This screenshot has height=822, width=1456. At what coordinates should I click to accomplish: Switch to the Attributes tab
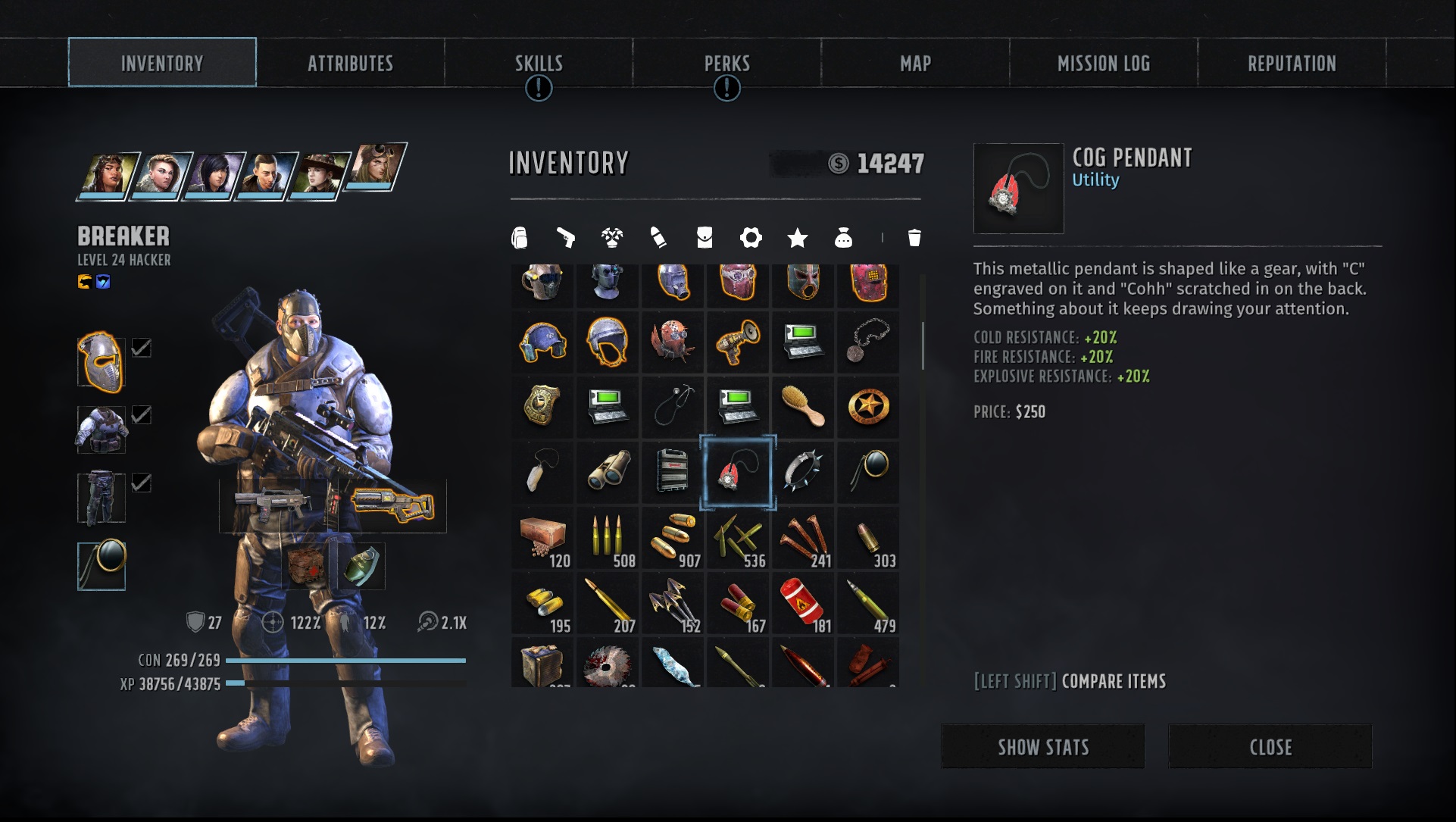point(350,64)
